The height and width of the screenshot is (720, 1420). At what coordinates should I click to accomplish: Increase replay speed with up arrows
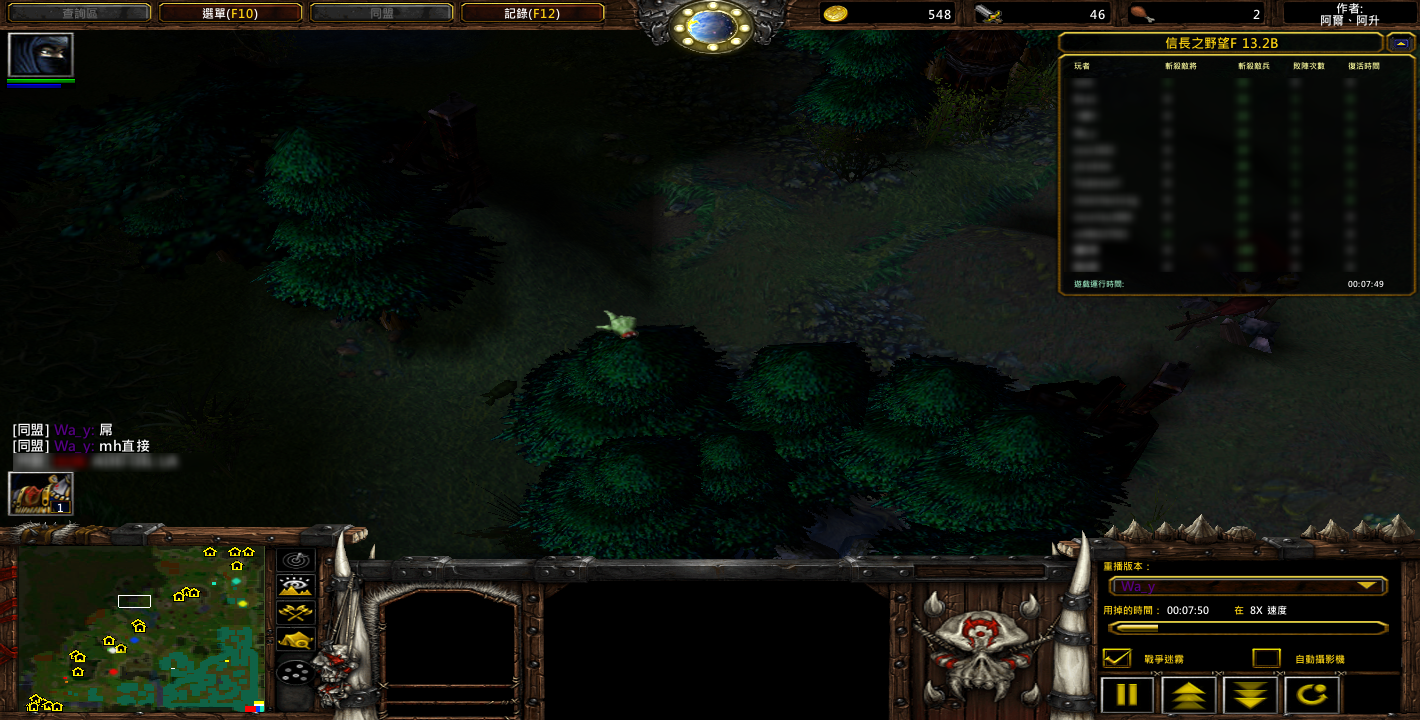tap(1189, 694)
